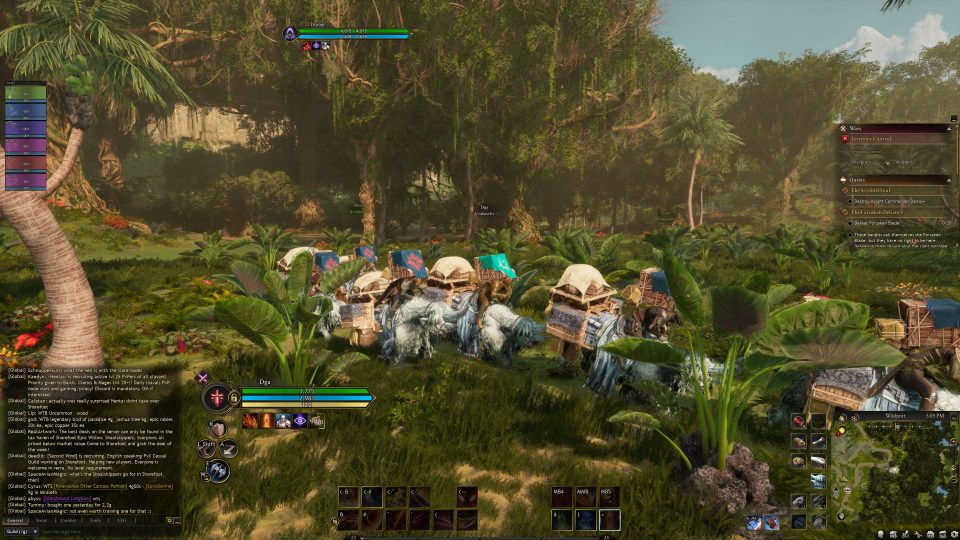Click the shield ability icon under portrait
Viewport: 960px width, 540px height.
tap(216, 428)
